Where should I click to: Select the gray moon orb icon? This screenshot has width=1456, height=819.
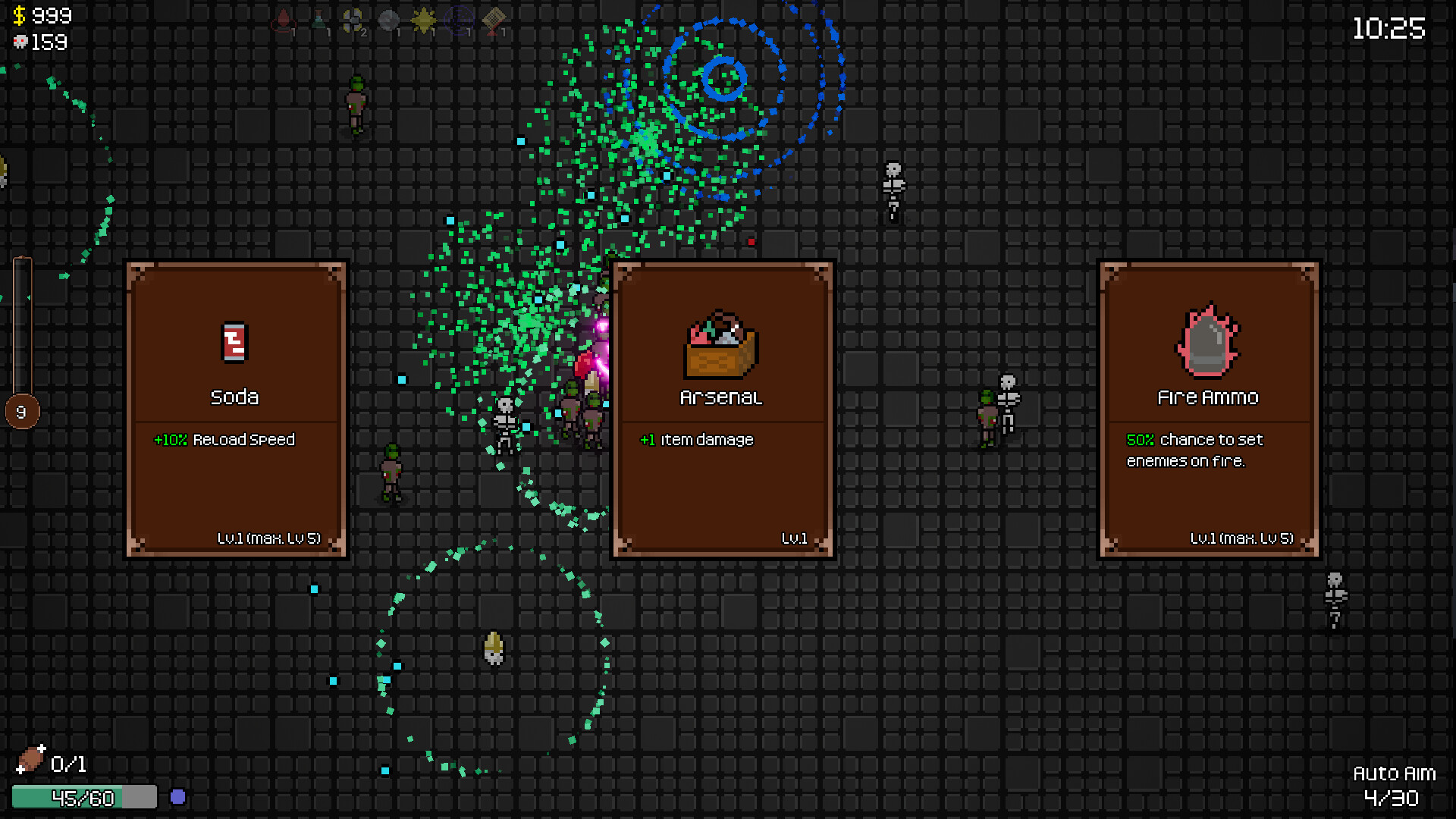point(388,20)
